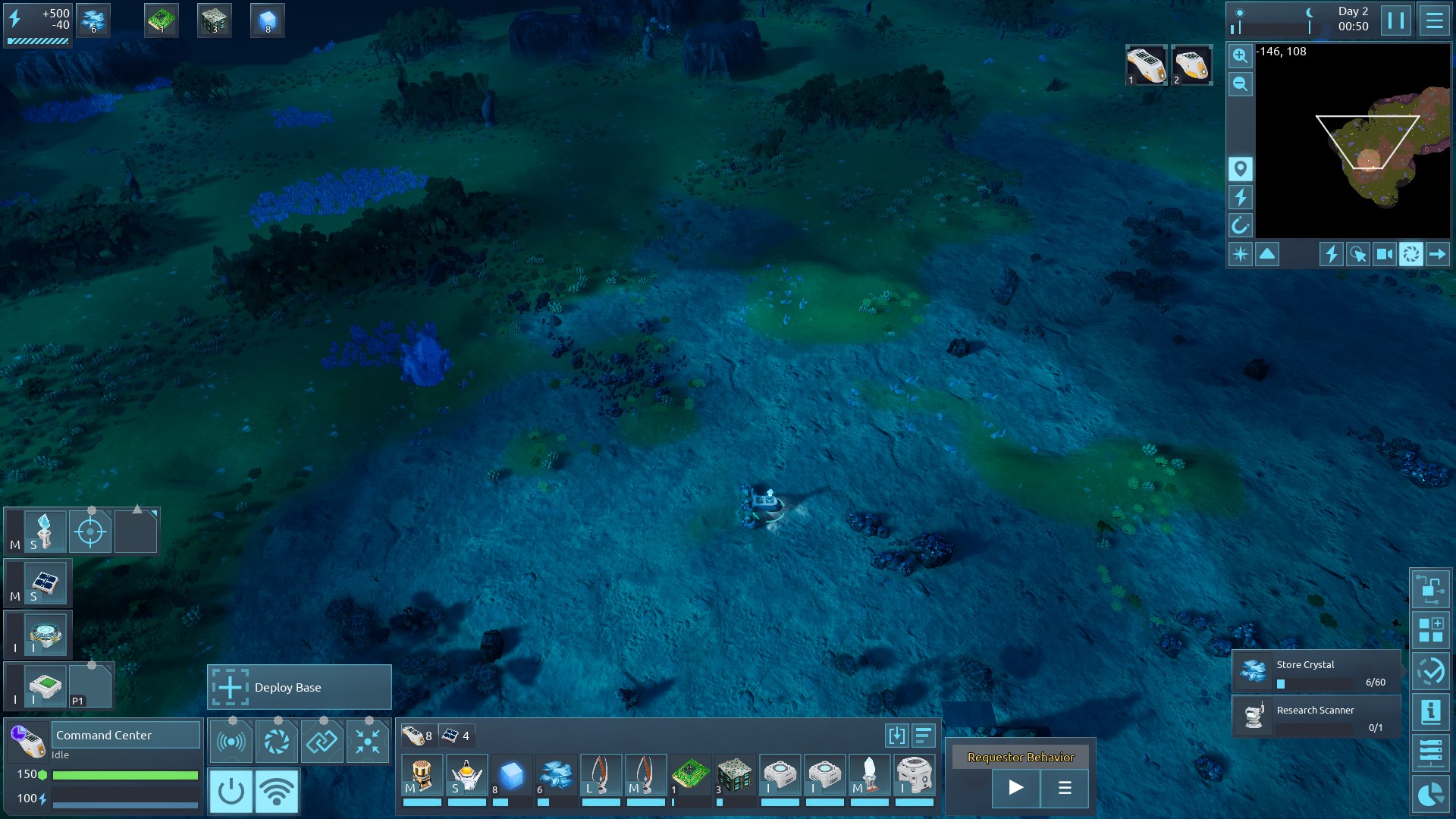Toggle the Command Center power button
Viewport: 1456px width, 819px height.
click(x=231, y=791)
